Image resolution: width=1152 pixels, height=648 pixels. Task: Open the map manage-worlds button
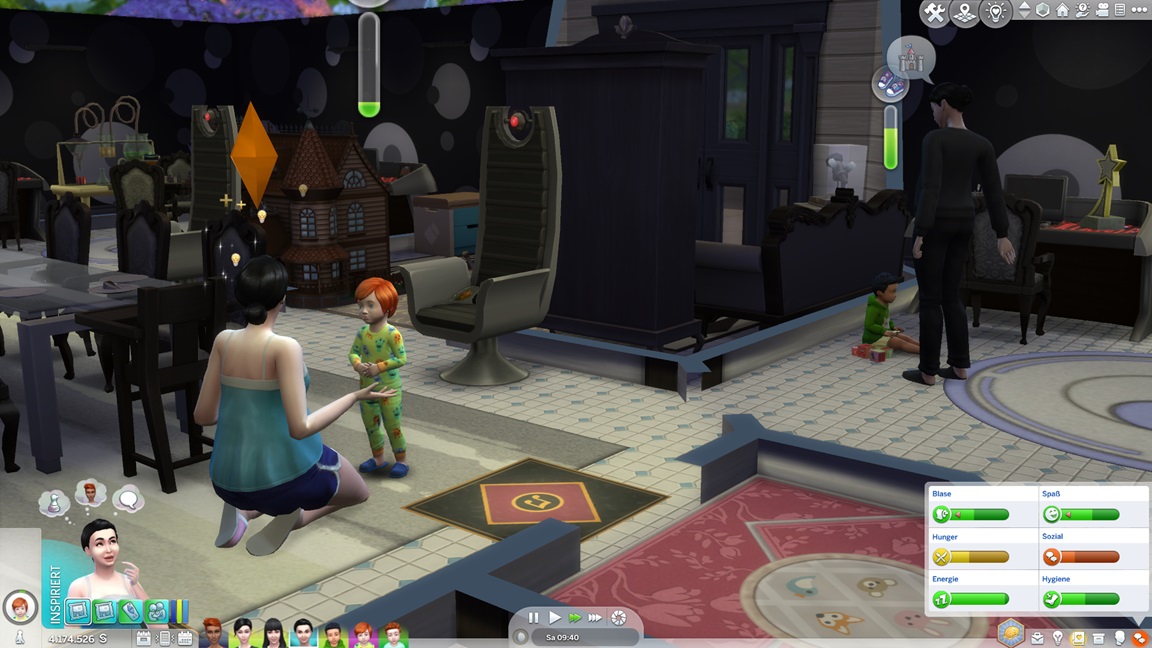click(965, 13)
